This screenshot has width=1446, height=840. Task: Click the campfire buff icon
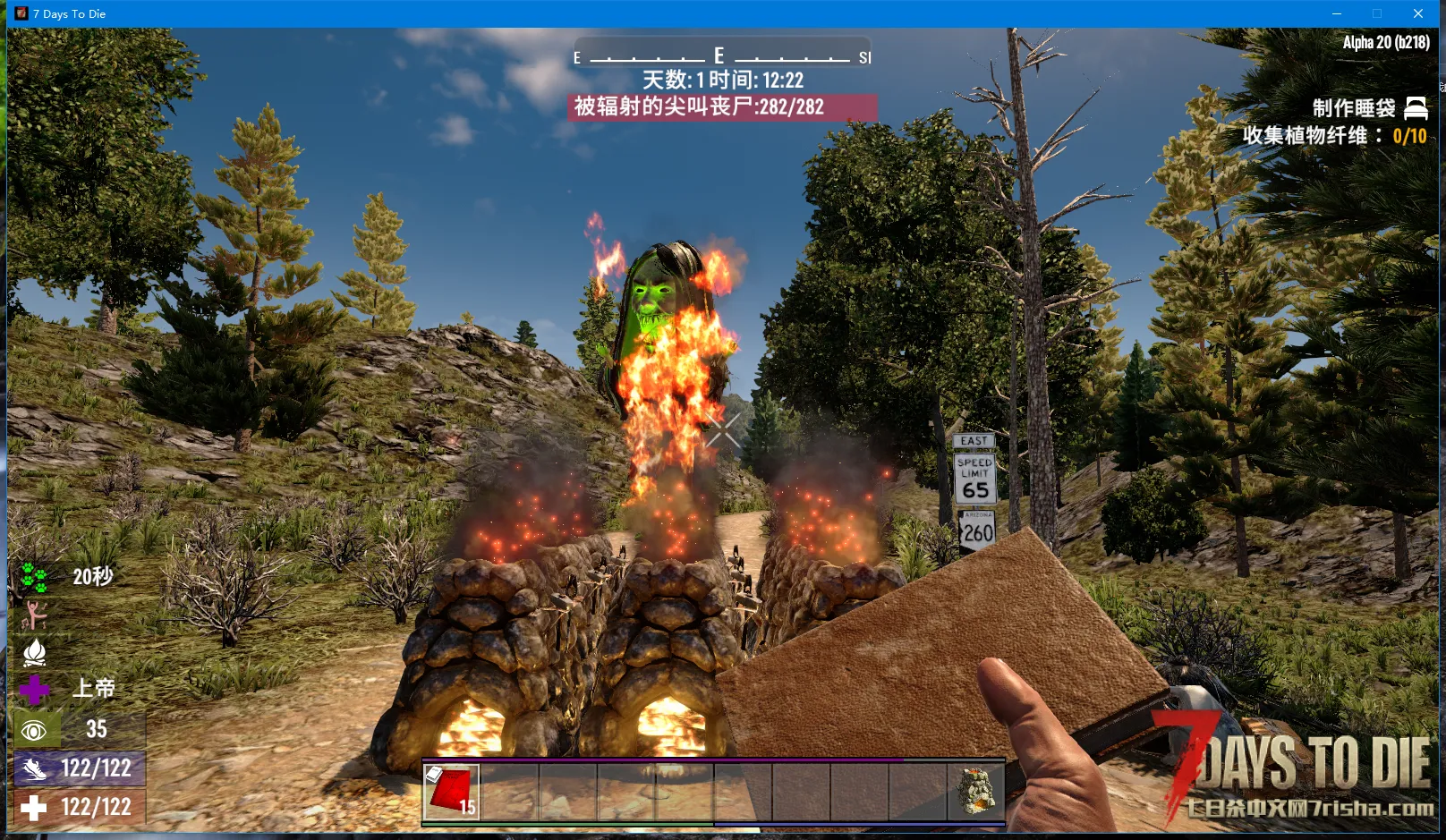coord(34,652)
